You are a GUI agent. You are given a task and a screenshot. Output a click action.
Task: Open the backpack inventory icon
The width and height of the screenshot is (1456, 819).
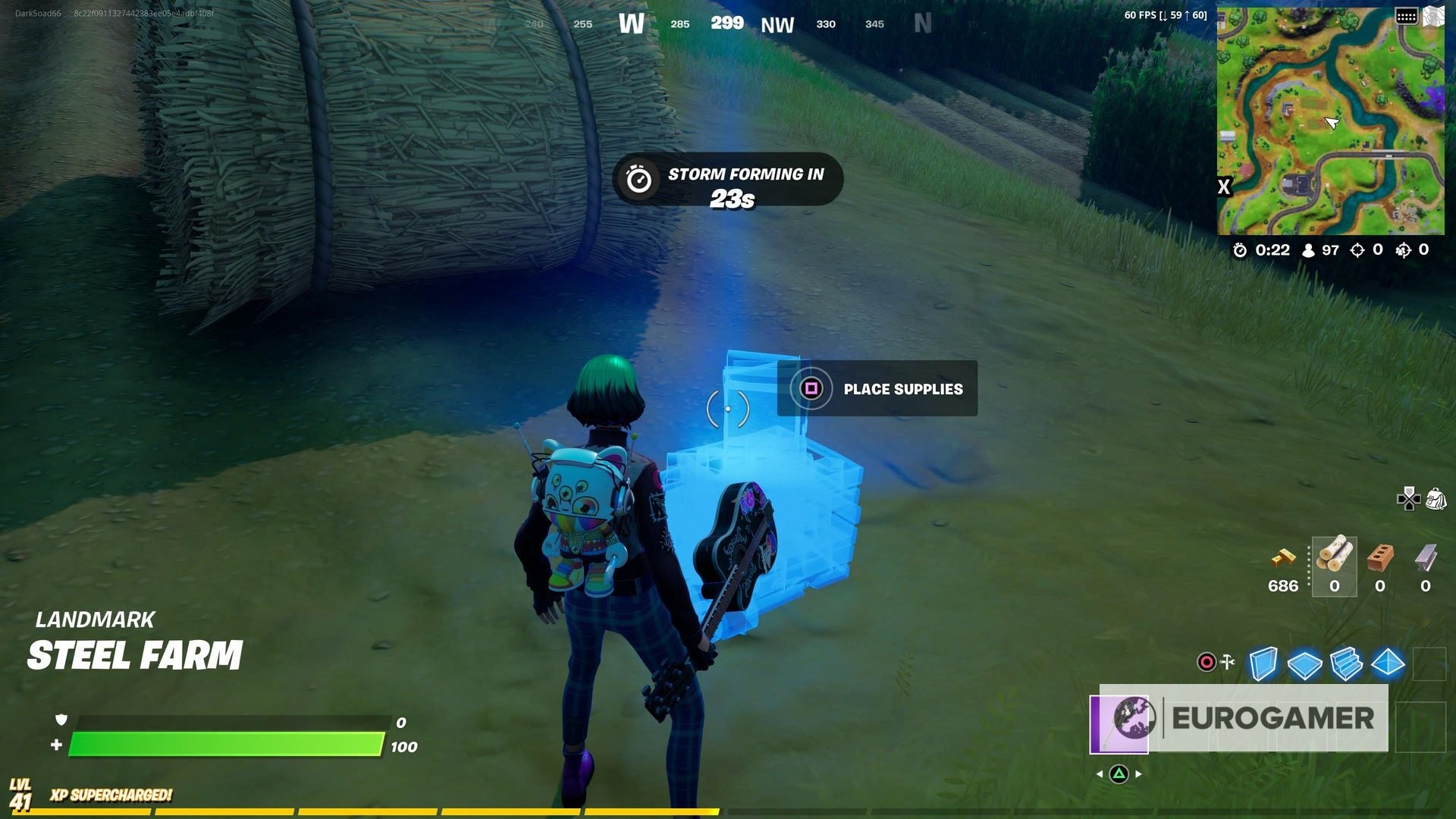click(x=1436, y=500)
